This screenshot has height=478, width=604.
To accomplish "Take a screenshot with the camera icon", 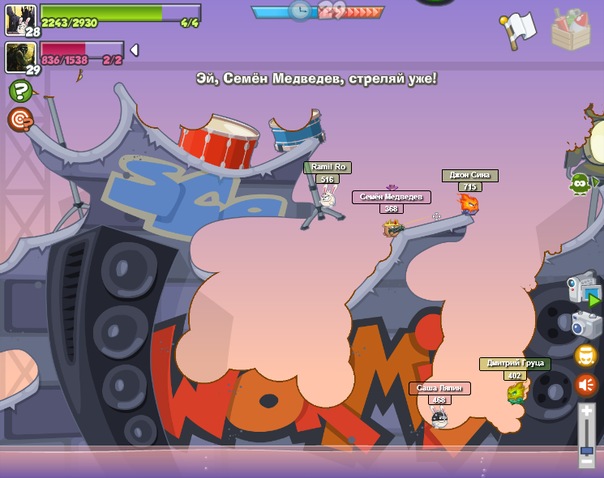I will pyautogui.click(x=586, y=324).
